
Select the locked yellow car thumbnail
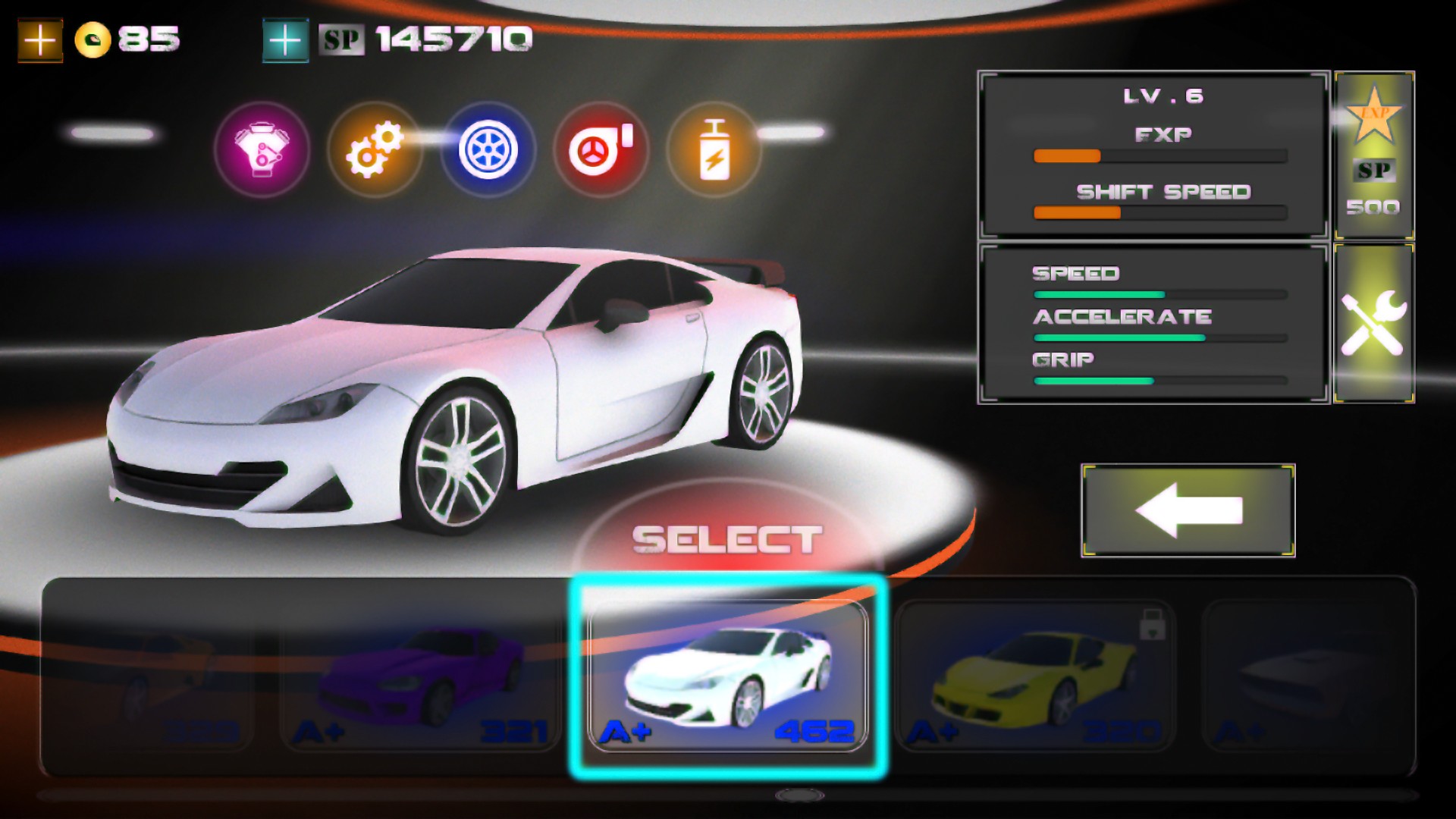coord(1034,677)
